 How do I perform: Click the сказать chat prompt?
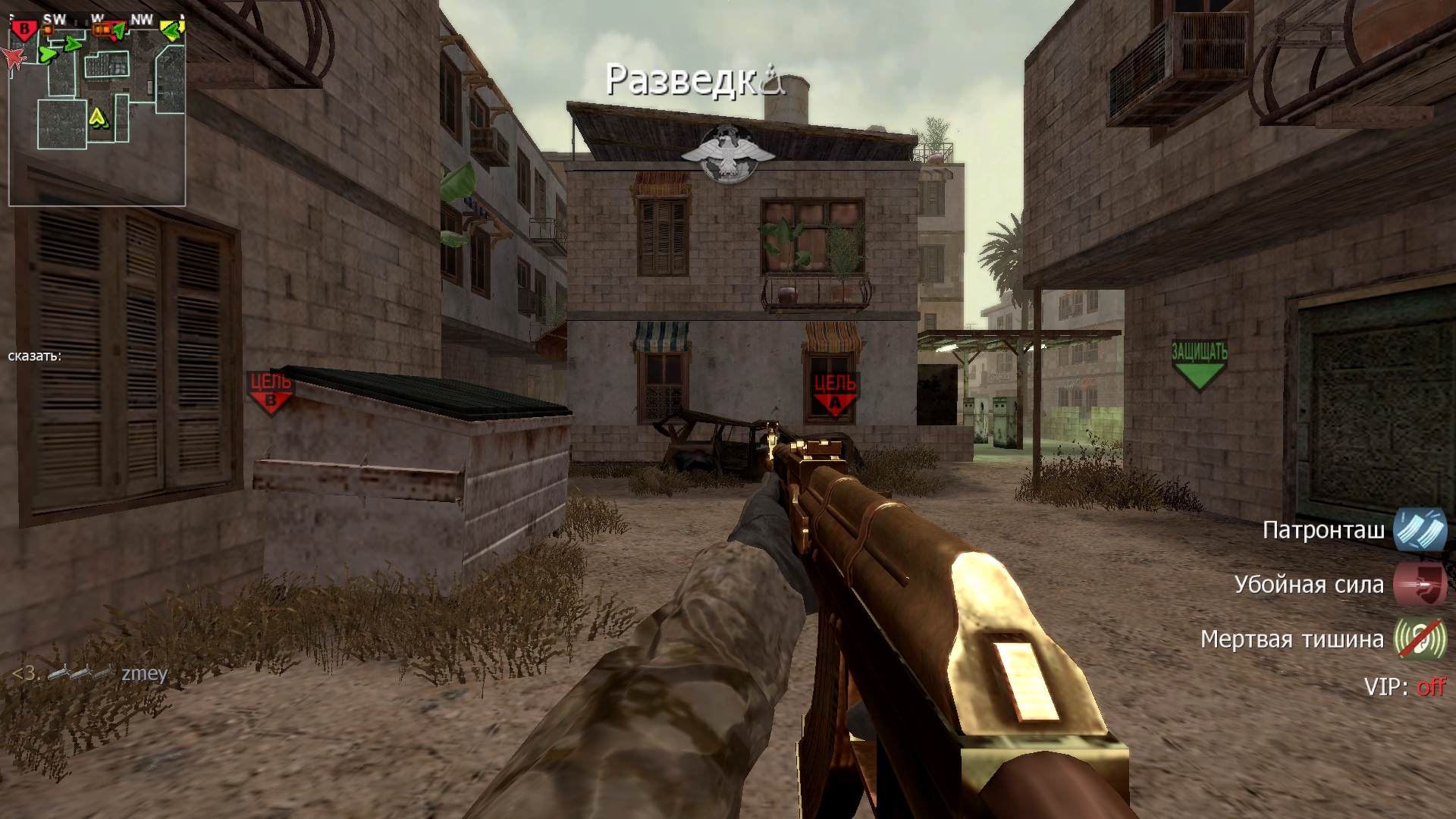tap(35, 356)
